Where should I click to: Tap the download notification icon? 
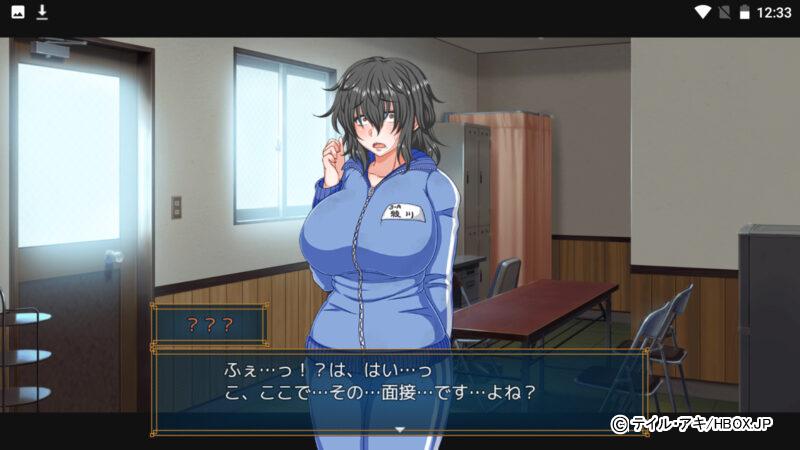[42, 13]
